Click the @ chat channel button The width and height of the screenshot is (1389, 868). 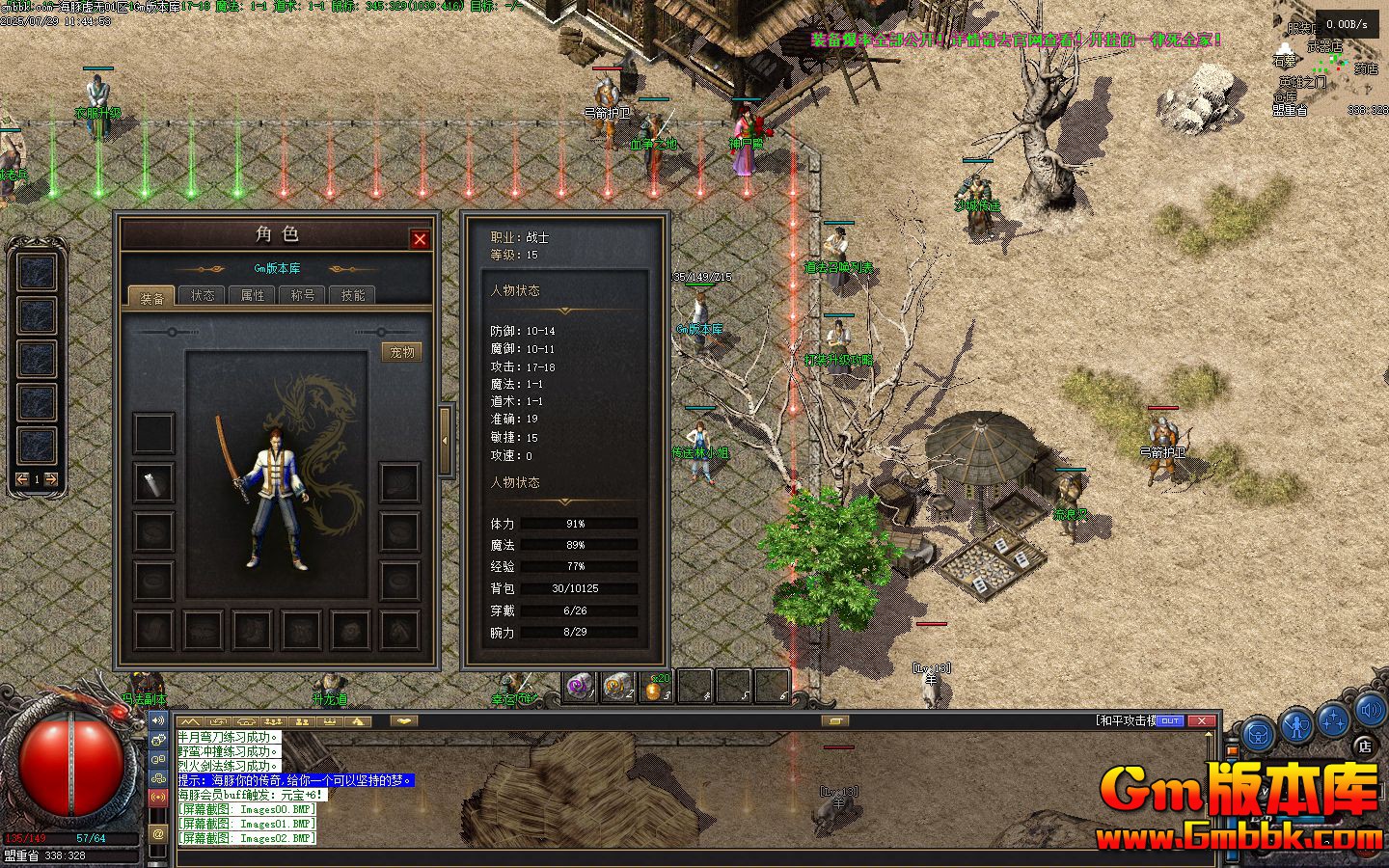click(158, 833)
